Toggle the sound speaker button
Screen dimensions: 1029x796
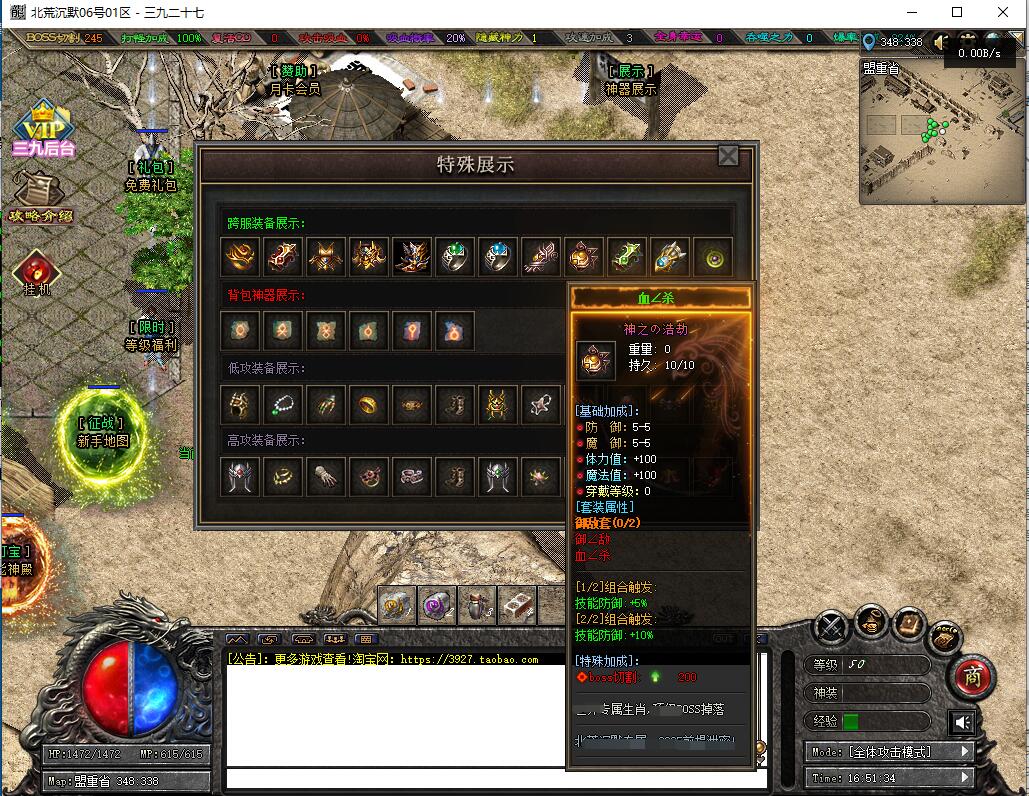[962, 722]
